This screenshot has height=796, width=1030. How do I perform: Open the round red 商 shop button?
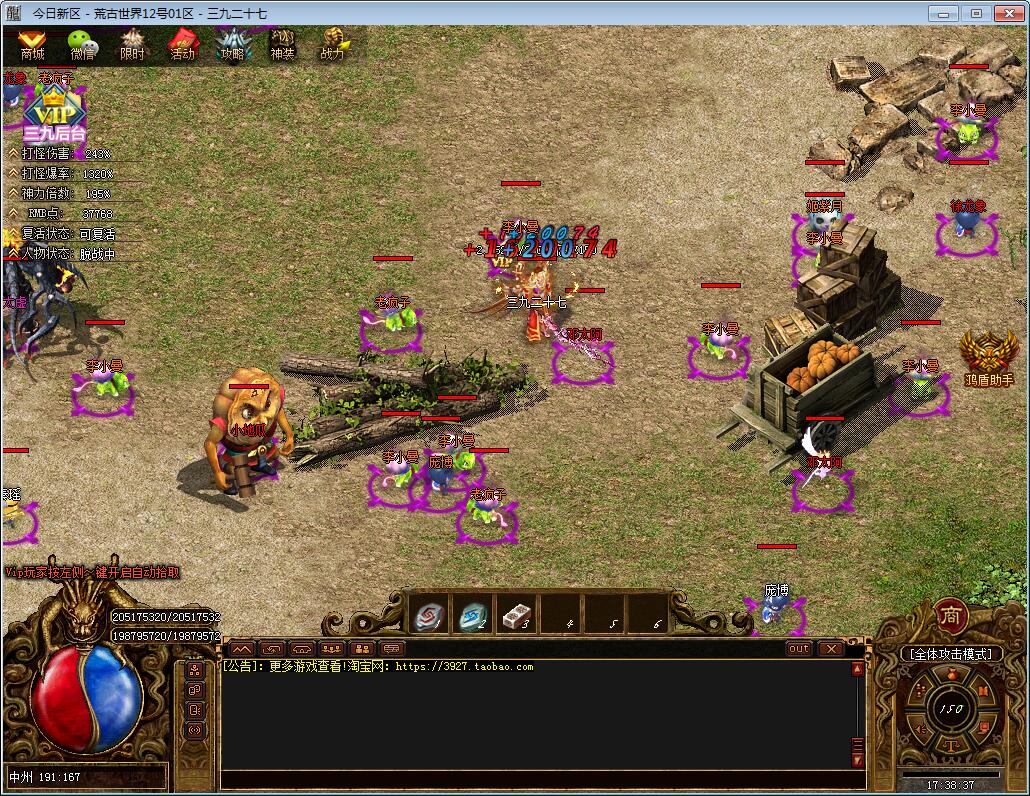click(950, 615)
